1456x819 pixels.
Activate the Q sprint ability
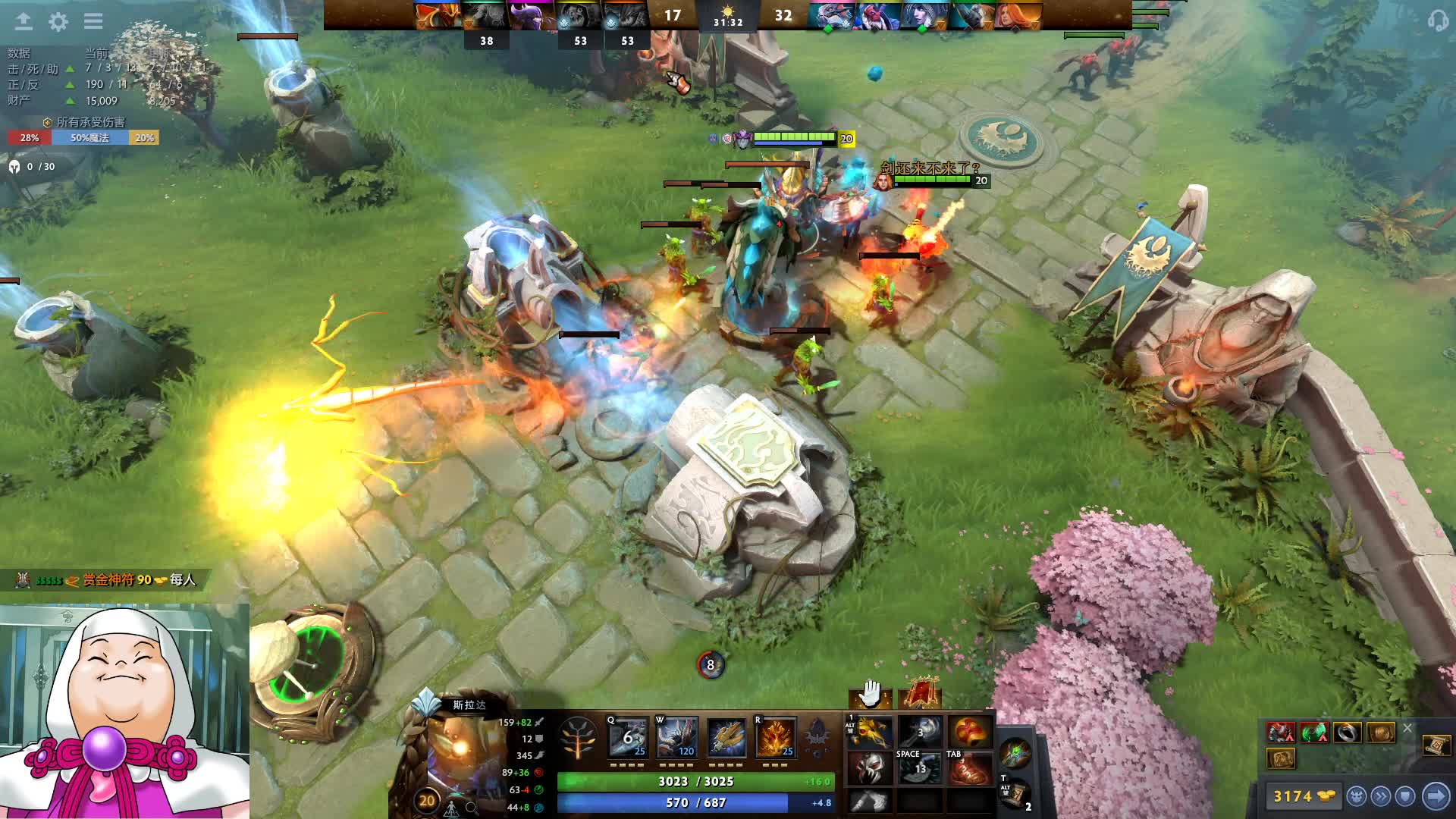[629, 737]
